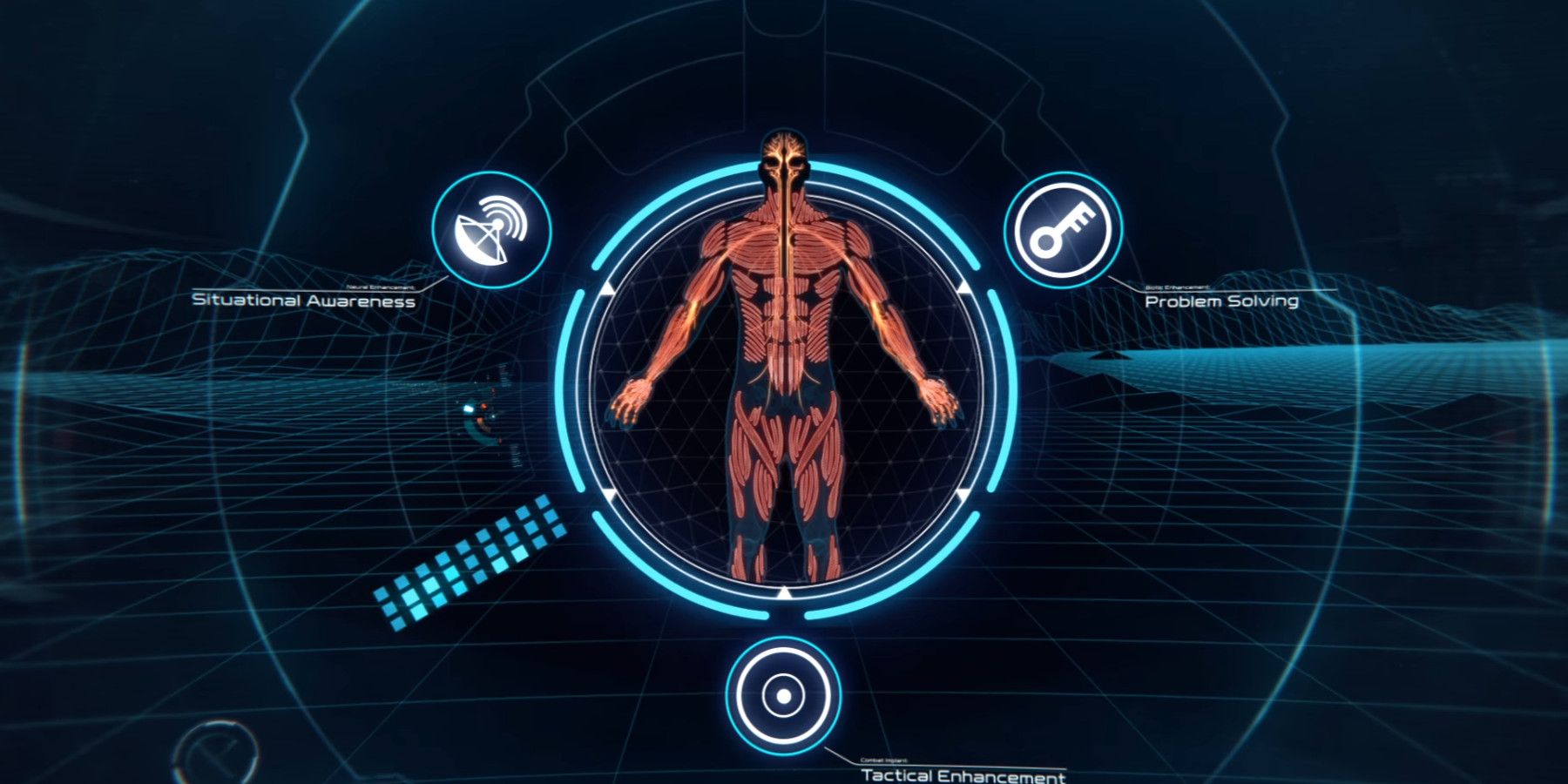The image size is (1568, 784).
Task: Select the key-shaped Problem Solving icon
Action: click(x=1064, y=228)
